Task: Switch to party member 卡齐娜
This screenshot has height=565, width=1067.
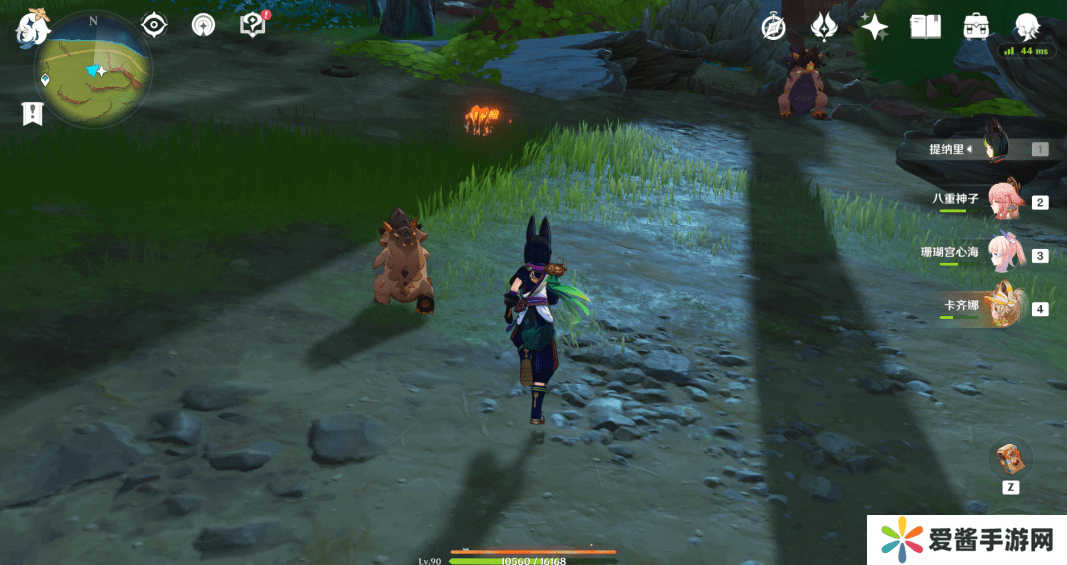Action: [x=1003, y=306]
